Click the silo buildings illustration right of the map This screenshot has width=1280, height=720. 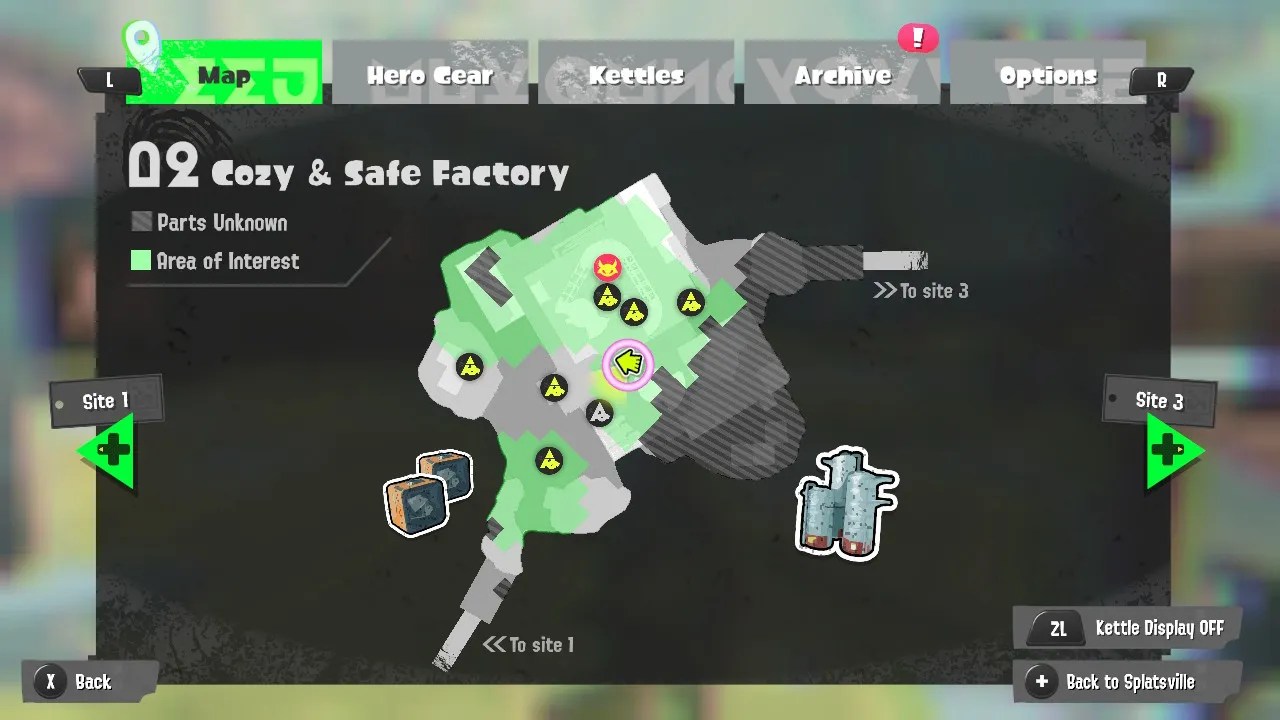coord(845,505)
